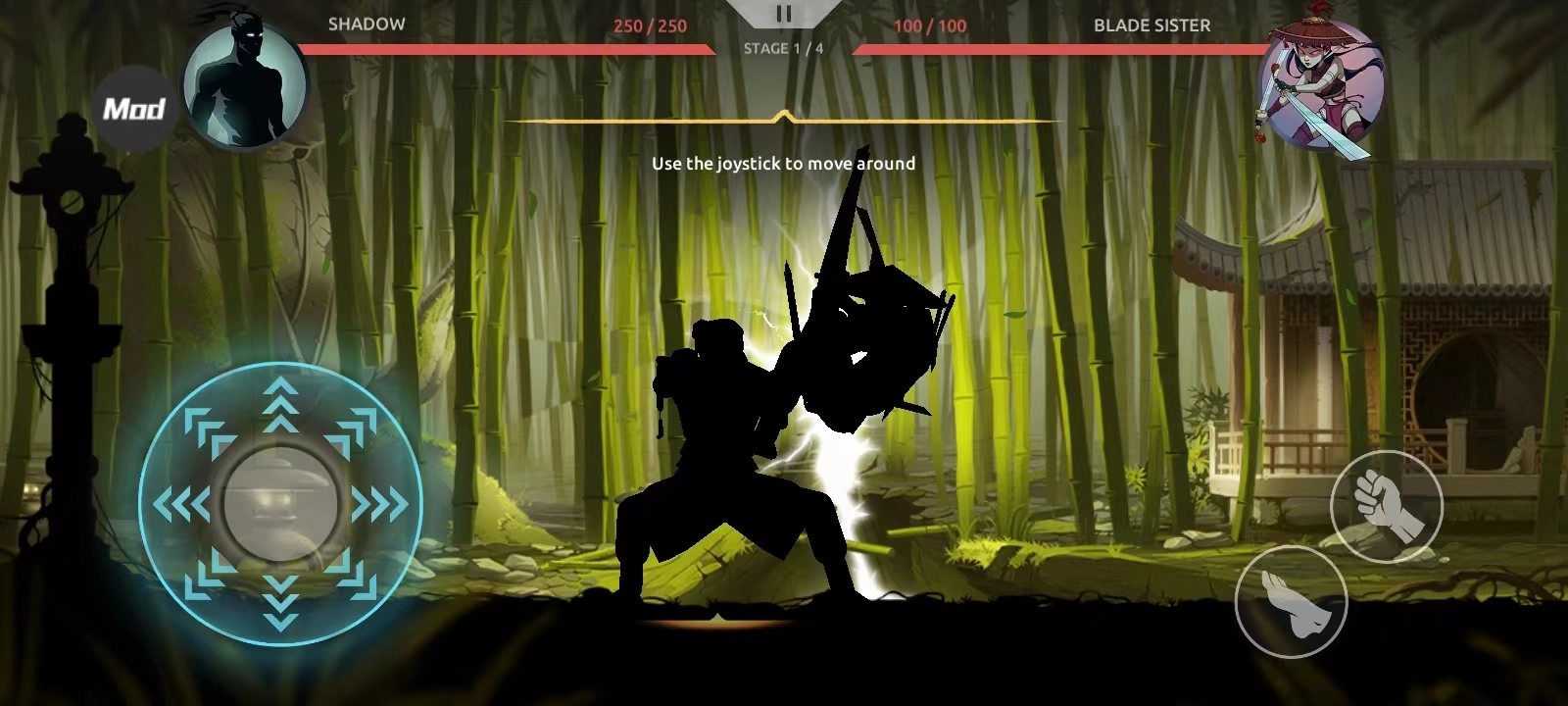Tap the fist punch attack button
This screenshot has height=706, width=1568.
1386,506
